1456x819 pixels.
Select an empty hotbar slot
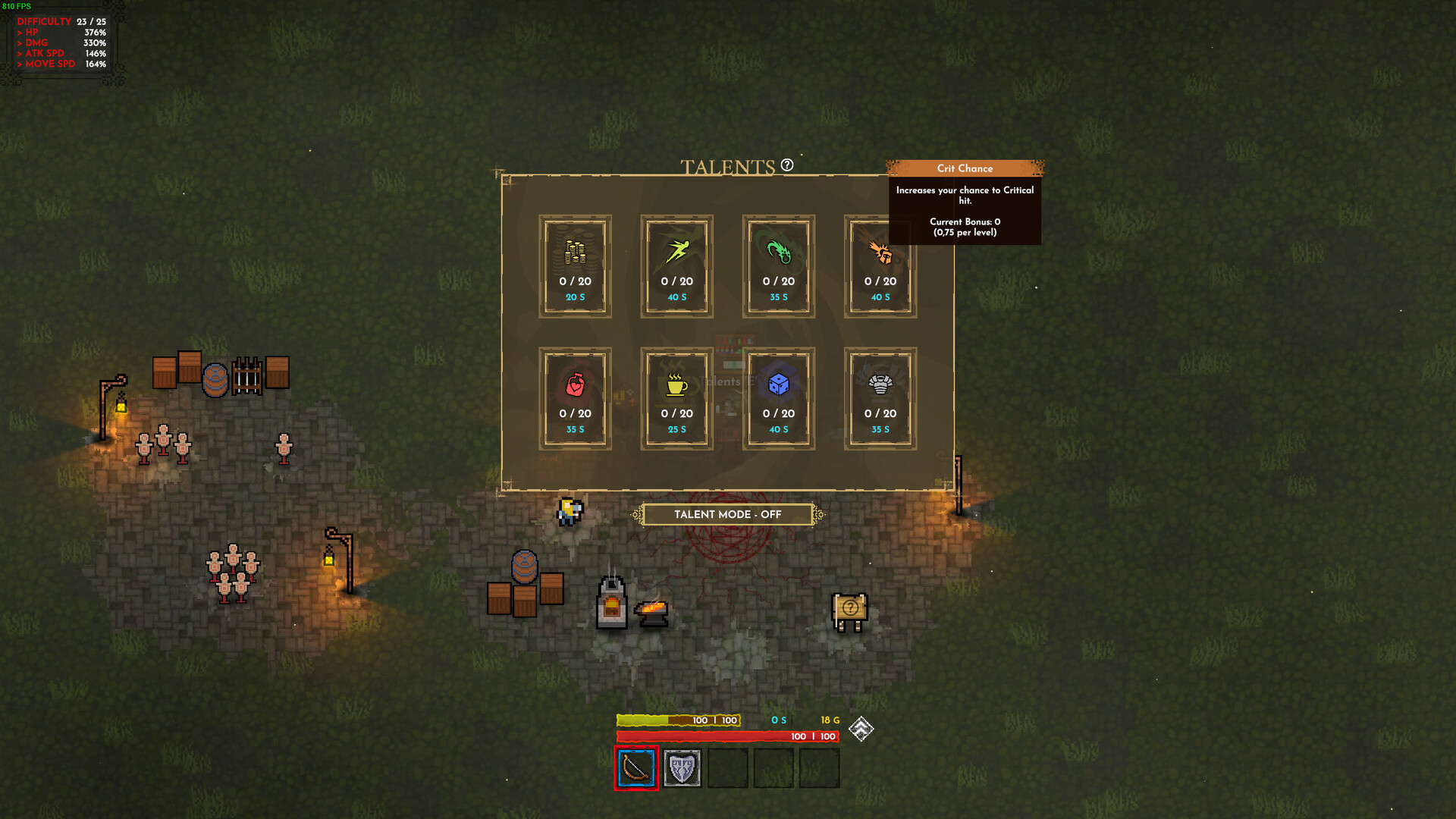coord(727,767)
